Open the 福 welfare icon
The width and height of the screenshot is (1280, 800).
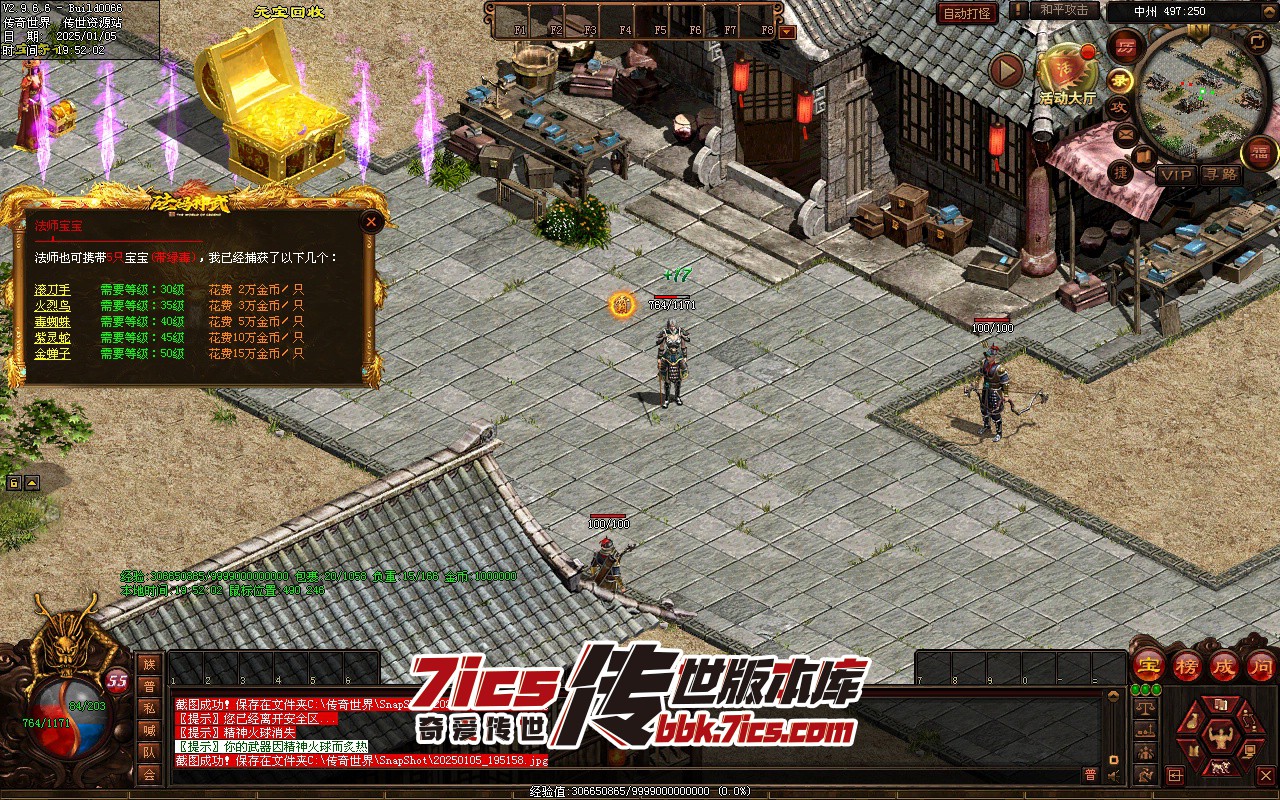click(x=1259, y=152)
